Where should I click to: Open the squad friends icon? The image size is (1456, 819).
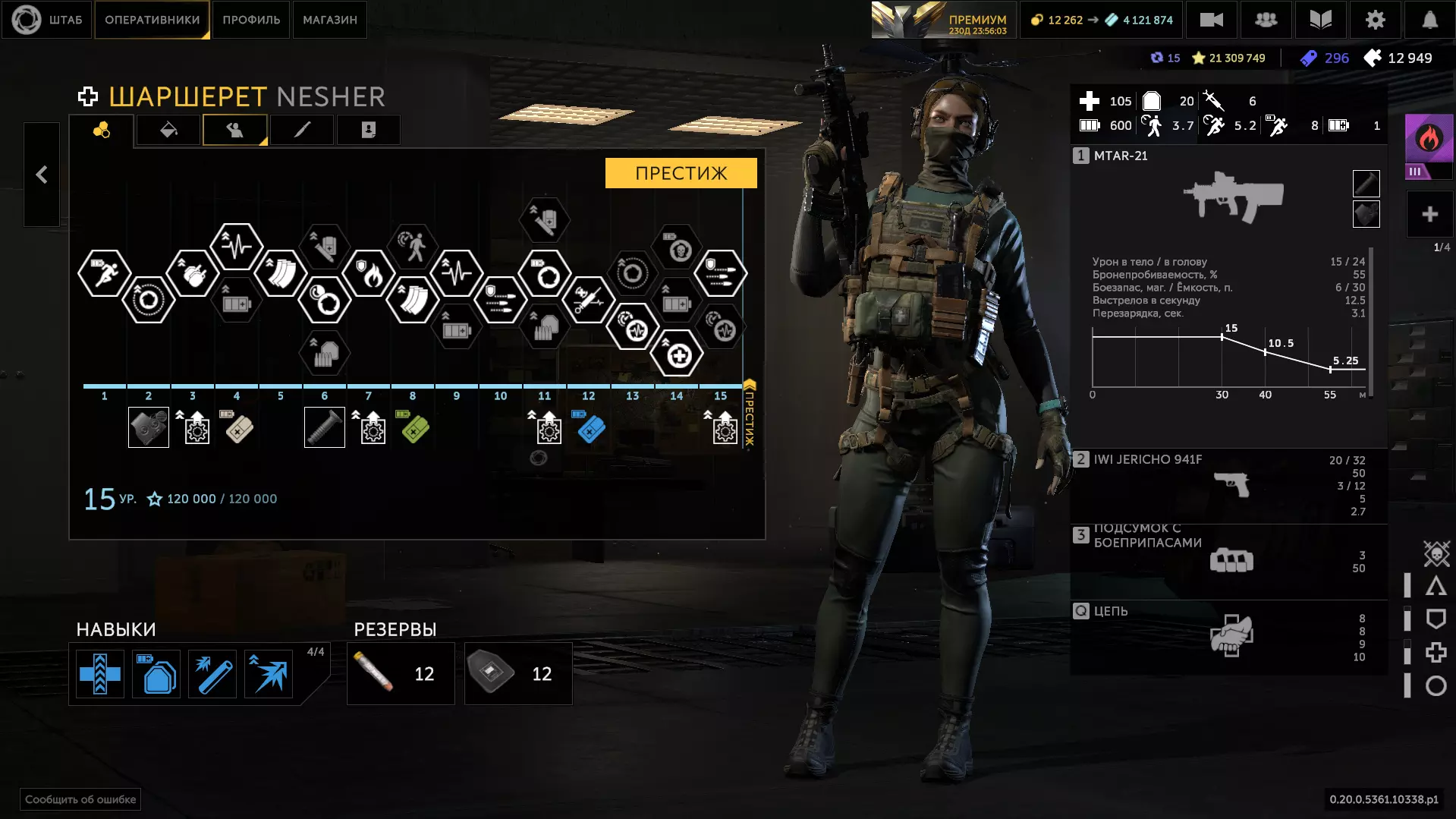coord(1266,20)
